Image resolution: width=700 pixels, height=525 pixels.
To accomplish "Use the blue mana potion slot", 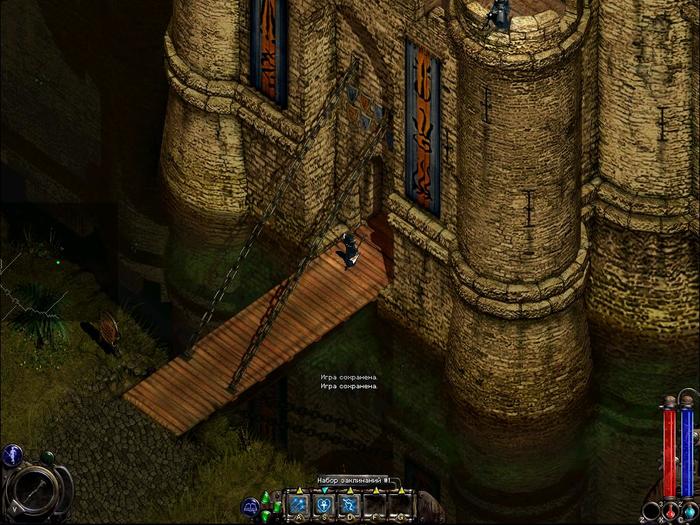I will coord(689,510).
